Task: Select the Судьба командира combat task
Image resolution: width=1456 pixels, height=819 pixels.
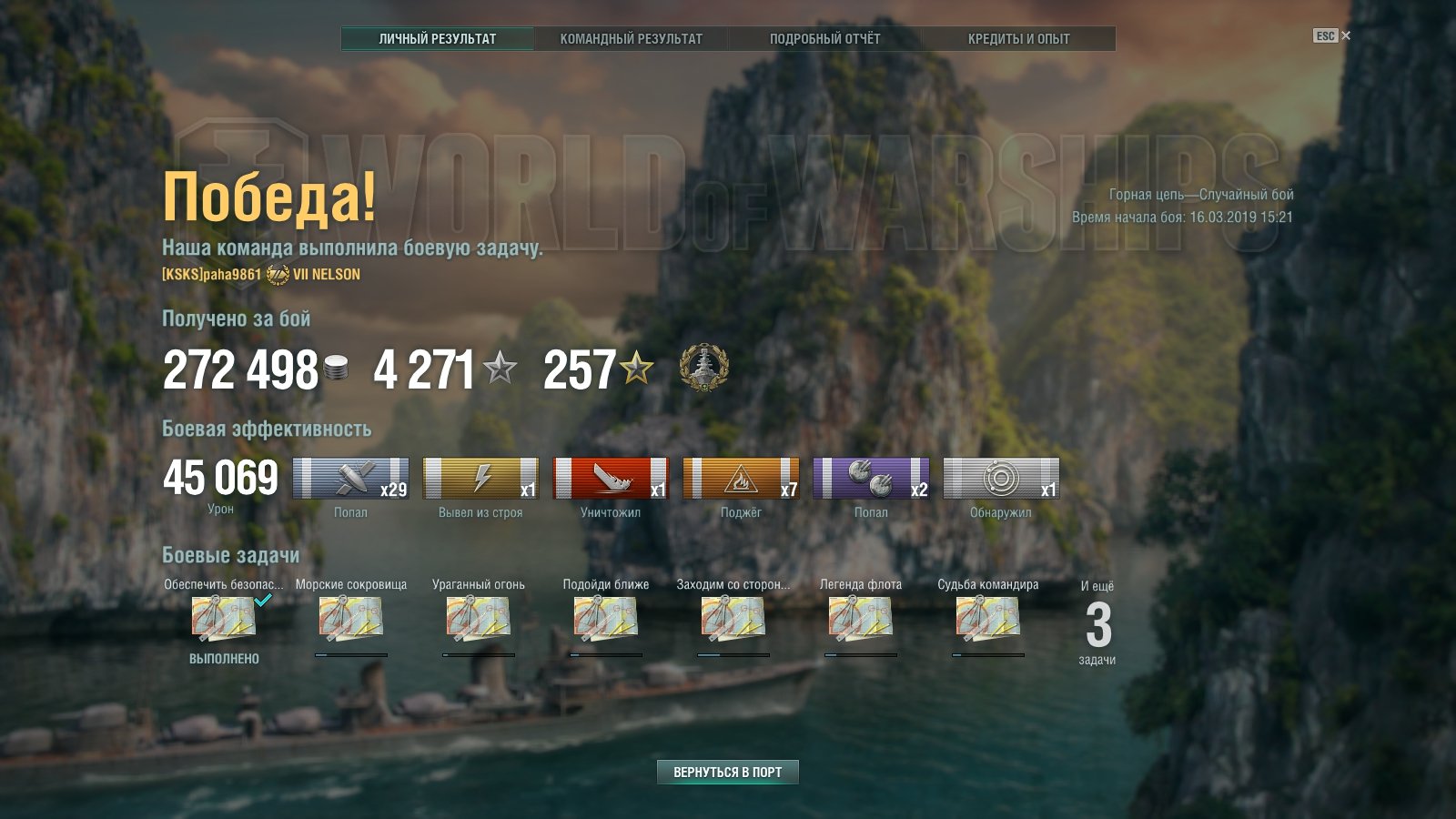Action: coord(987,619)
